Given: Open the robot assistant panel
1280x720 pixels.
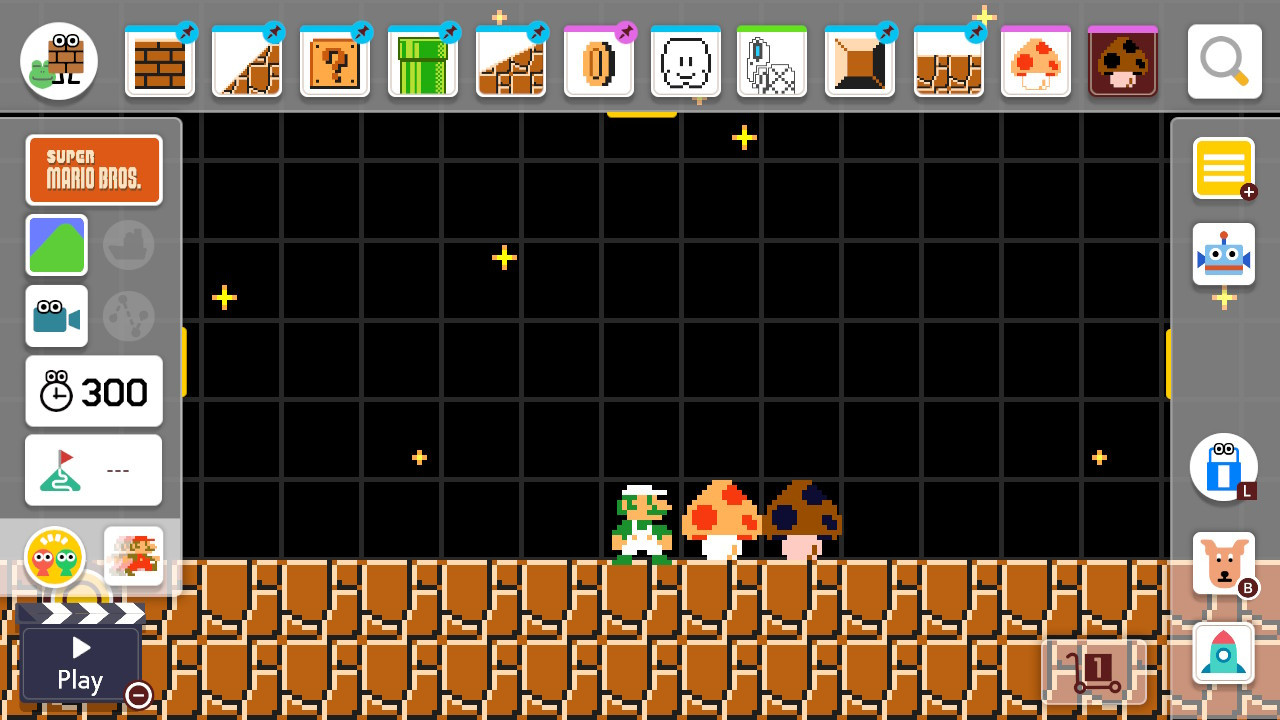Looking at the screenshot, I should tap(1223, 255).
